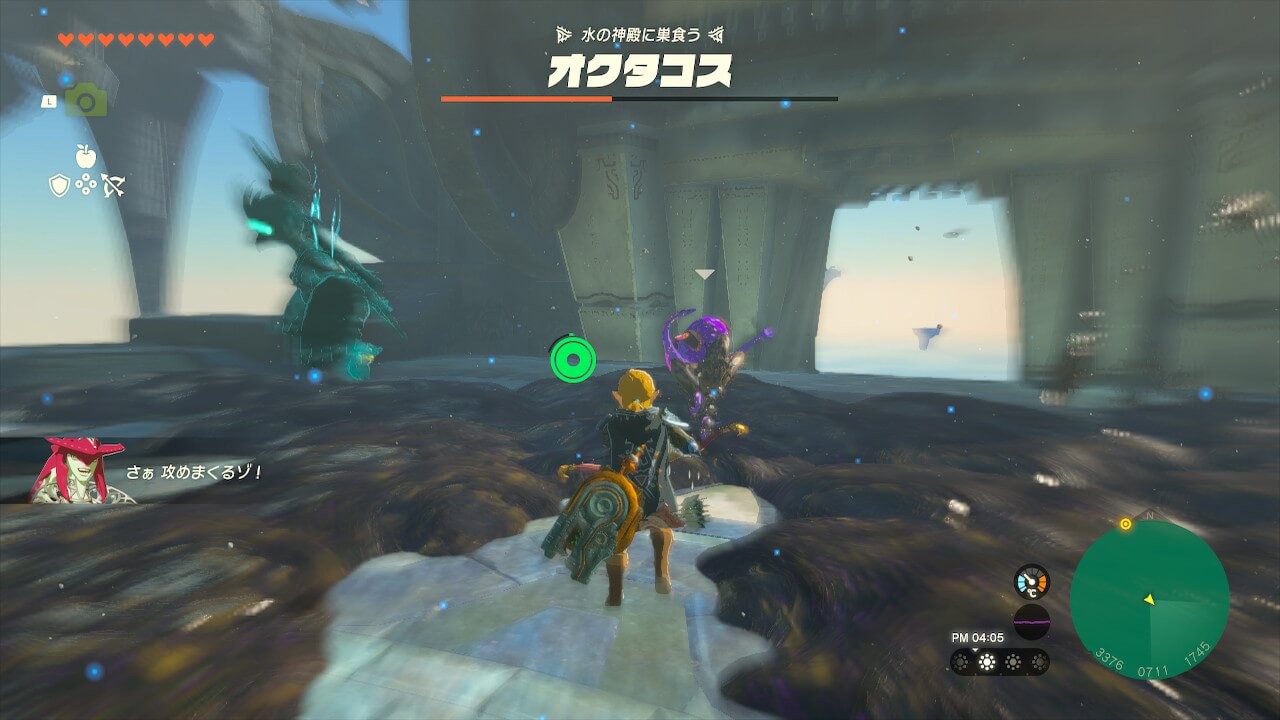Click the temperature gauge icon
The height and width of the screenshot is (720, 1280).
1031,582
